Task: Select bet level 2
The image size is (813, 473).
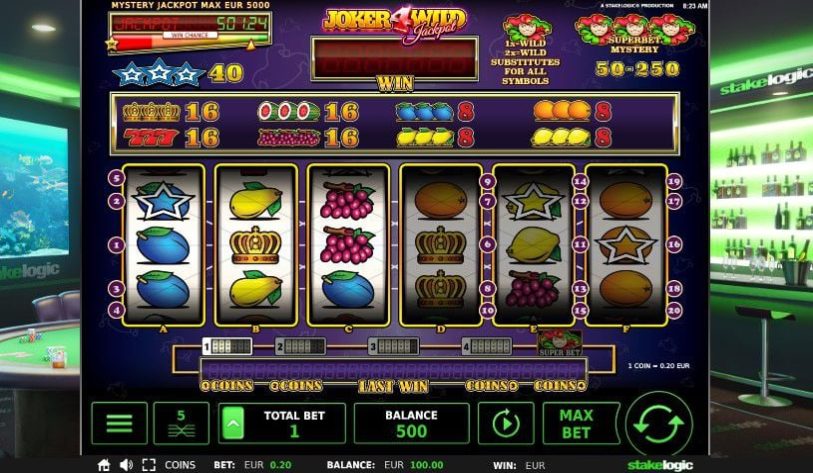Action: pyautogui.click(x=300, y=347)
